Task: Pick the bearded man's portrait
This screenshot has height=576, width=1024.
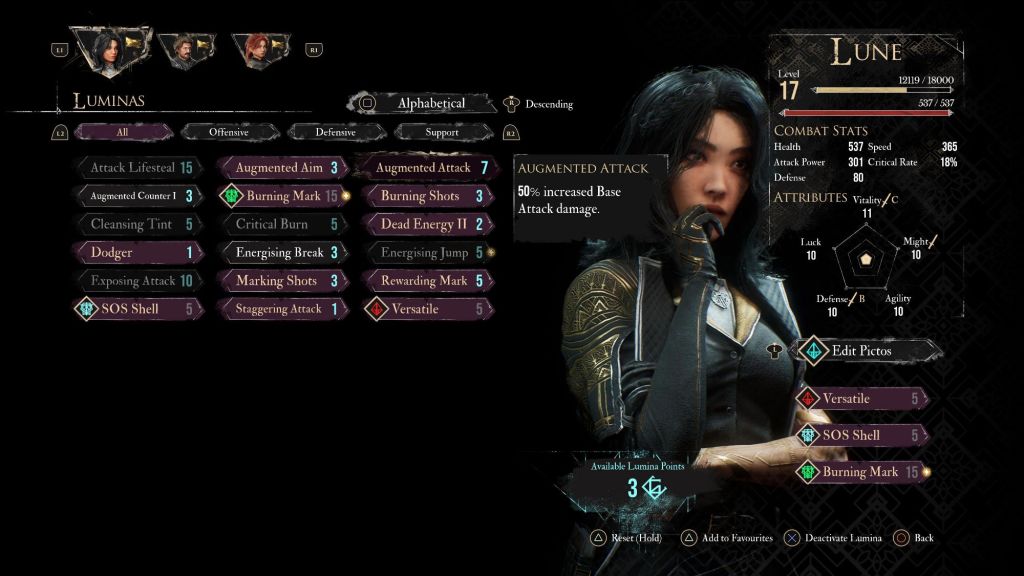Action: click(183, 48)
